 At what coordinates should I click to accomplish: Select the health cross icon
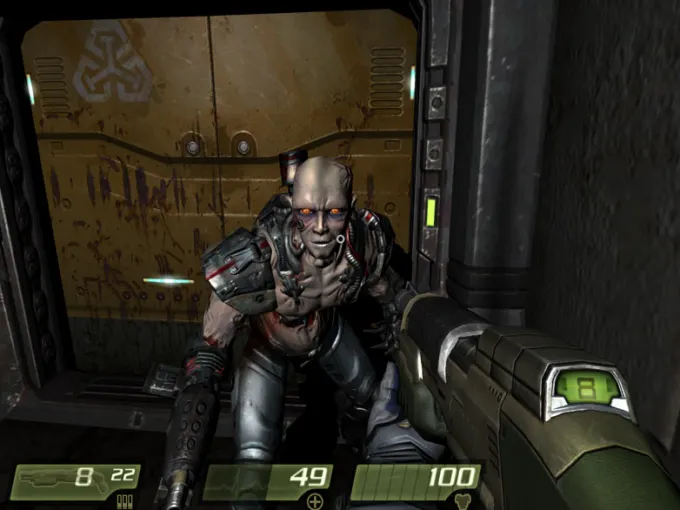click(316, 501)
